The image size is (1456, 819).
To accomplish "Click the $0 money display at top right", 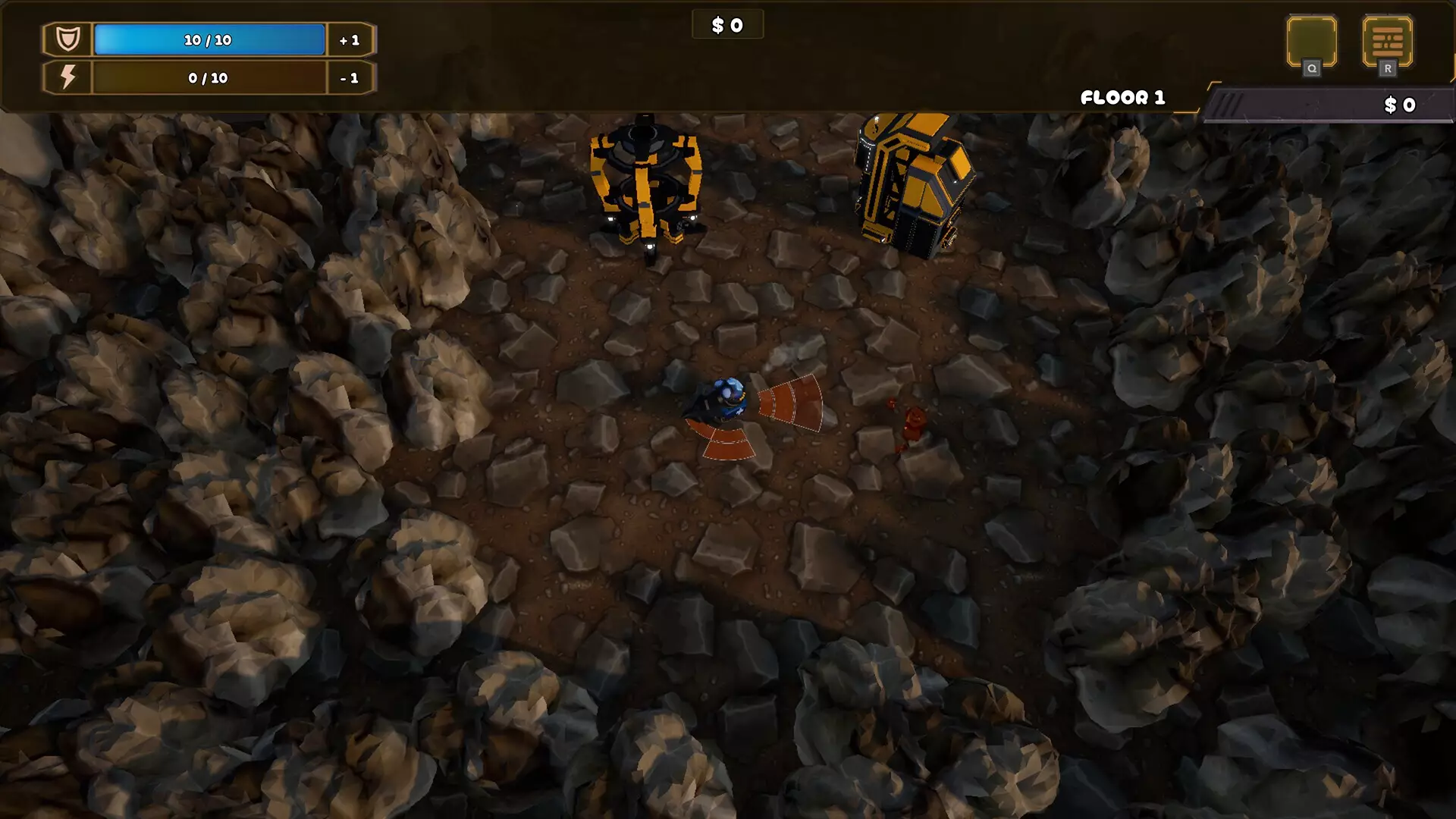I will pyautogui.click(x=1400, y=105).
